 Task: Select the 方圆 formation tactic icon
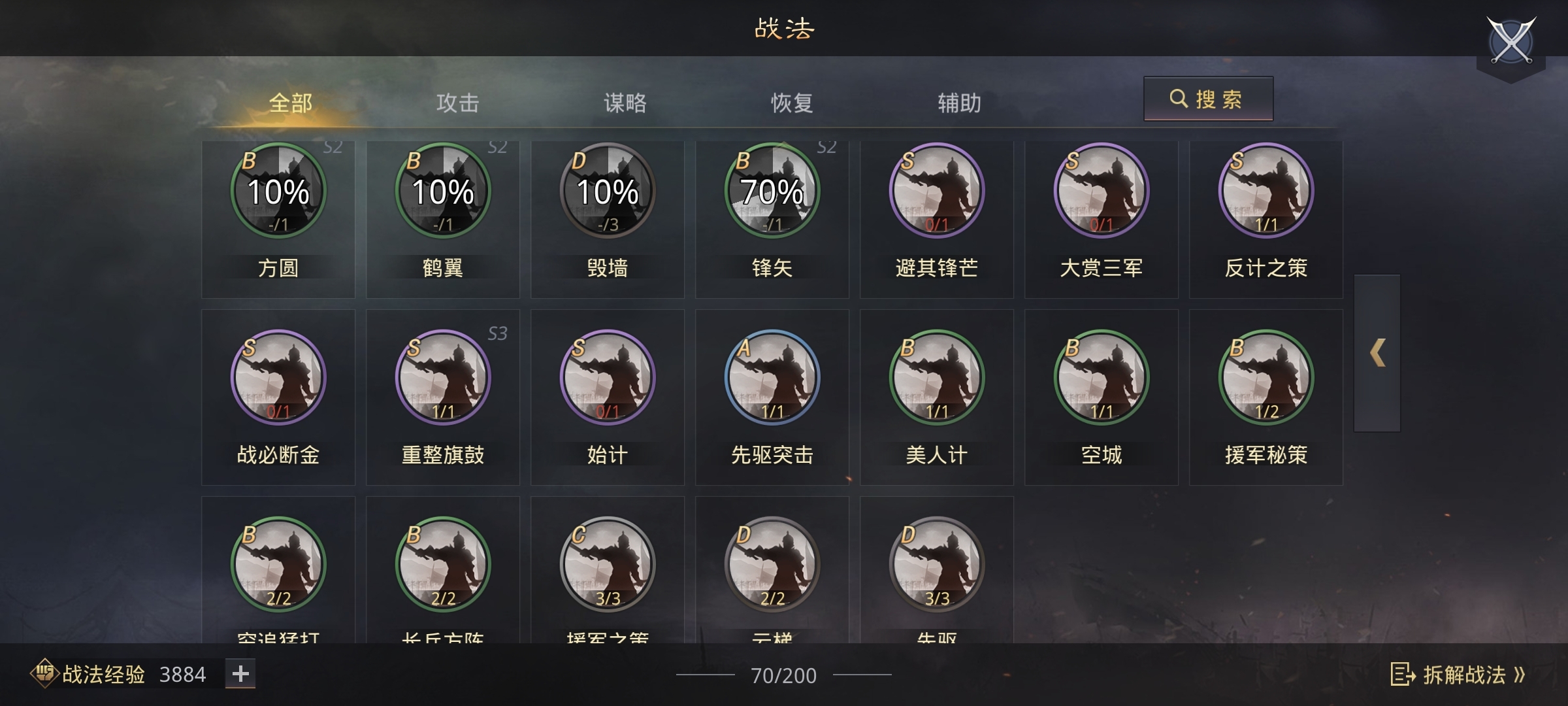coord(278,190)
